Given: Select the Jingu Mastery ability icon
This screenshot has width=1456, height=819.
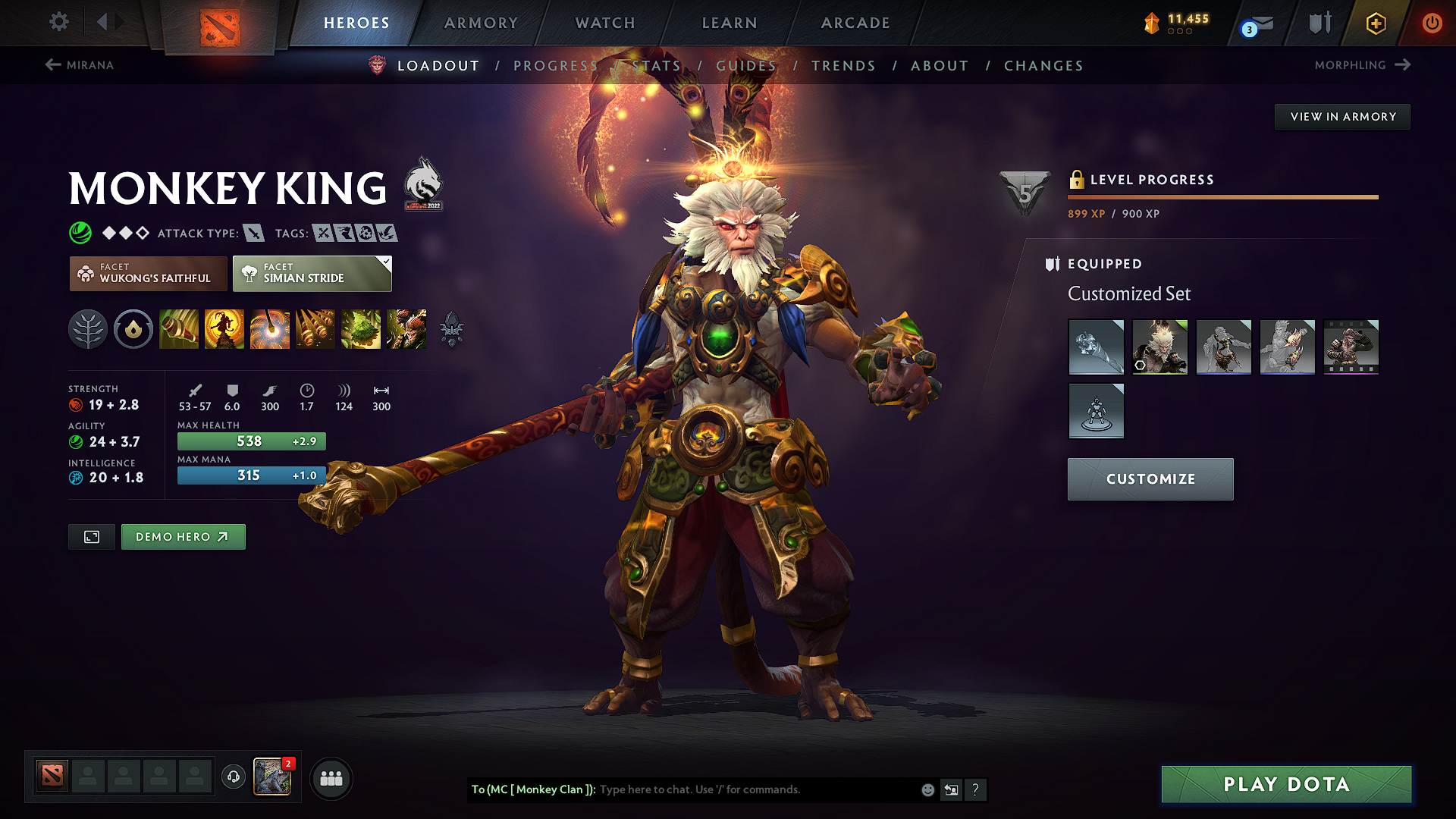Looking at the screenshot, I should click(x=315, y=329).
